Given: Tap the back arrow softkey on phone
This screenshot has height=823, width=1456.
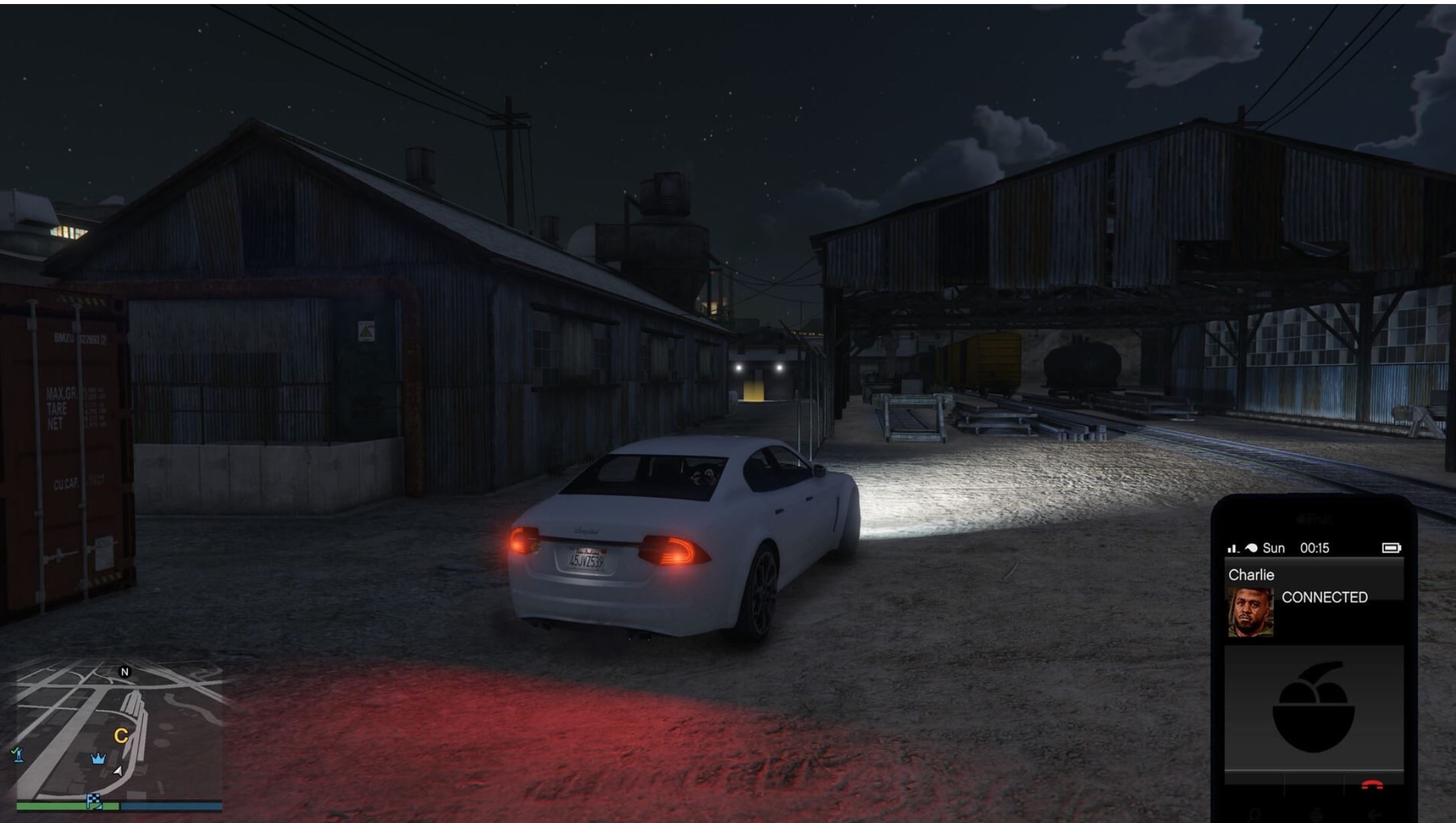Looking at the screenshot, I should (x=1374, y=815).
